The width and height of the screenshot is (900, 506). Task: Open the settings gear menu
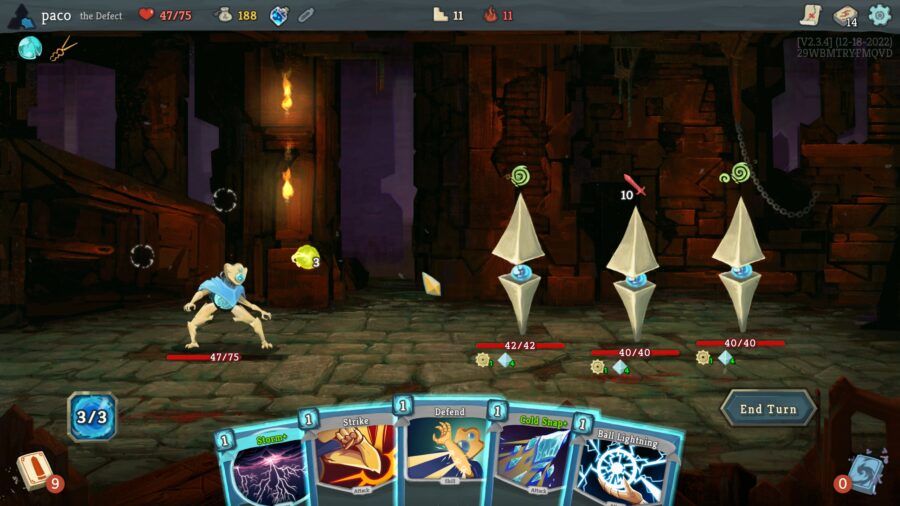tap(880, 15)
